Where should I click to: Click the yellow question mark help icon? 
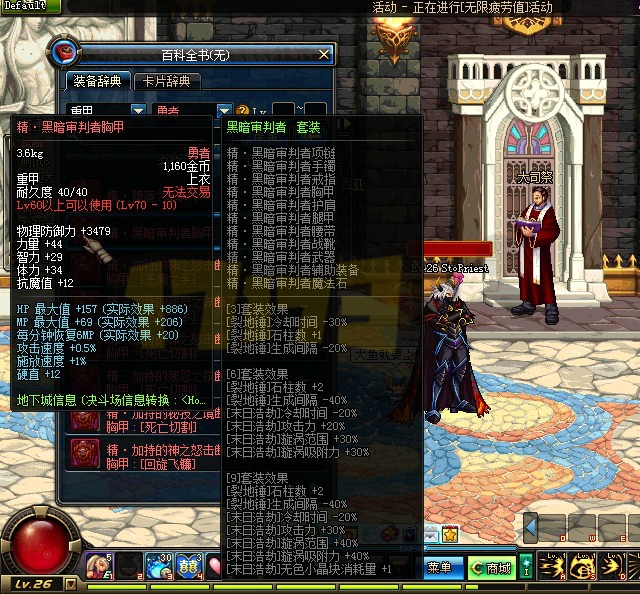click(242, 110)
